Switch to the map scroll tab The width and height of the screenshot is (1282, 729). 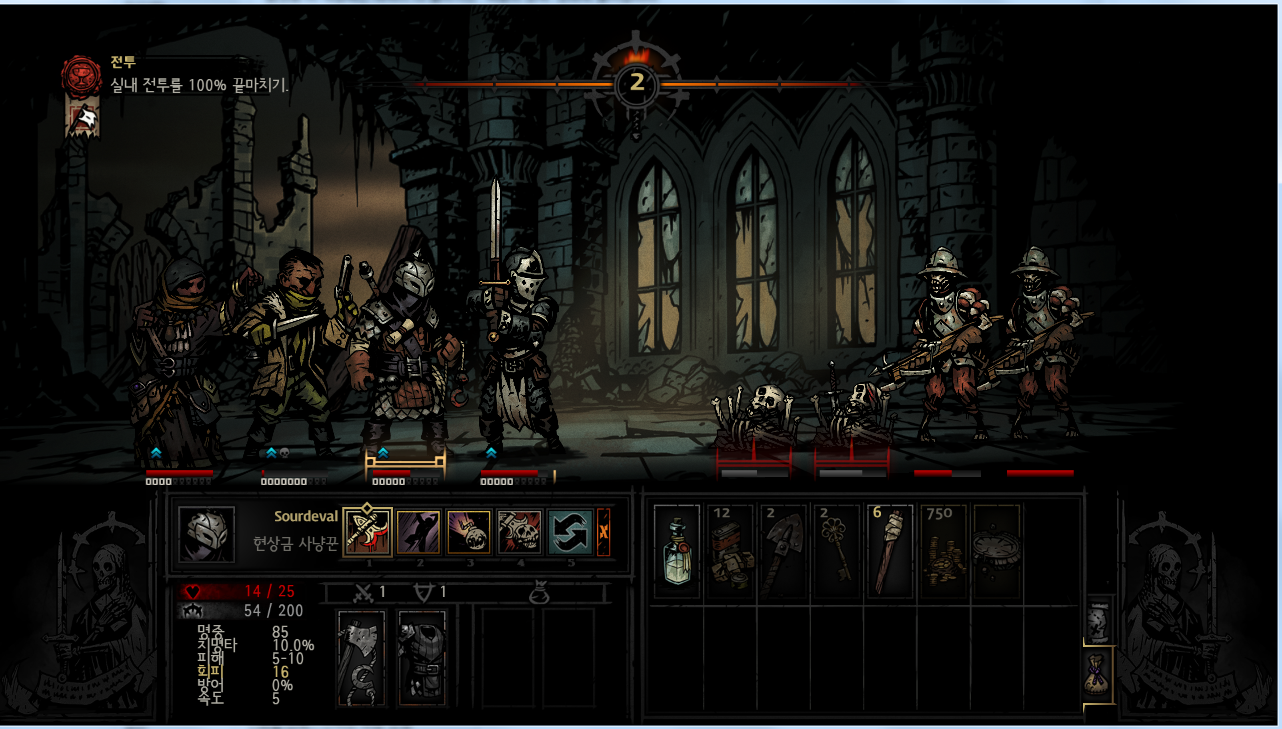tap(1098, 622)
